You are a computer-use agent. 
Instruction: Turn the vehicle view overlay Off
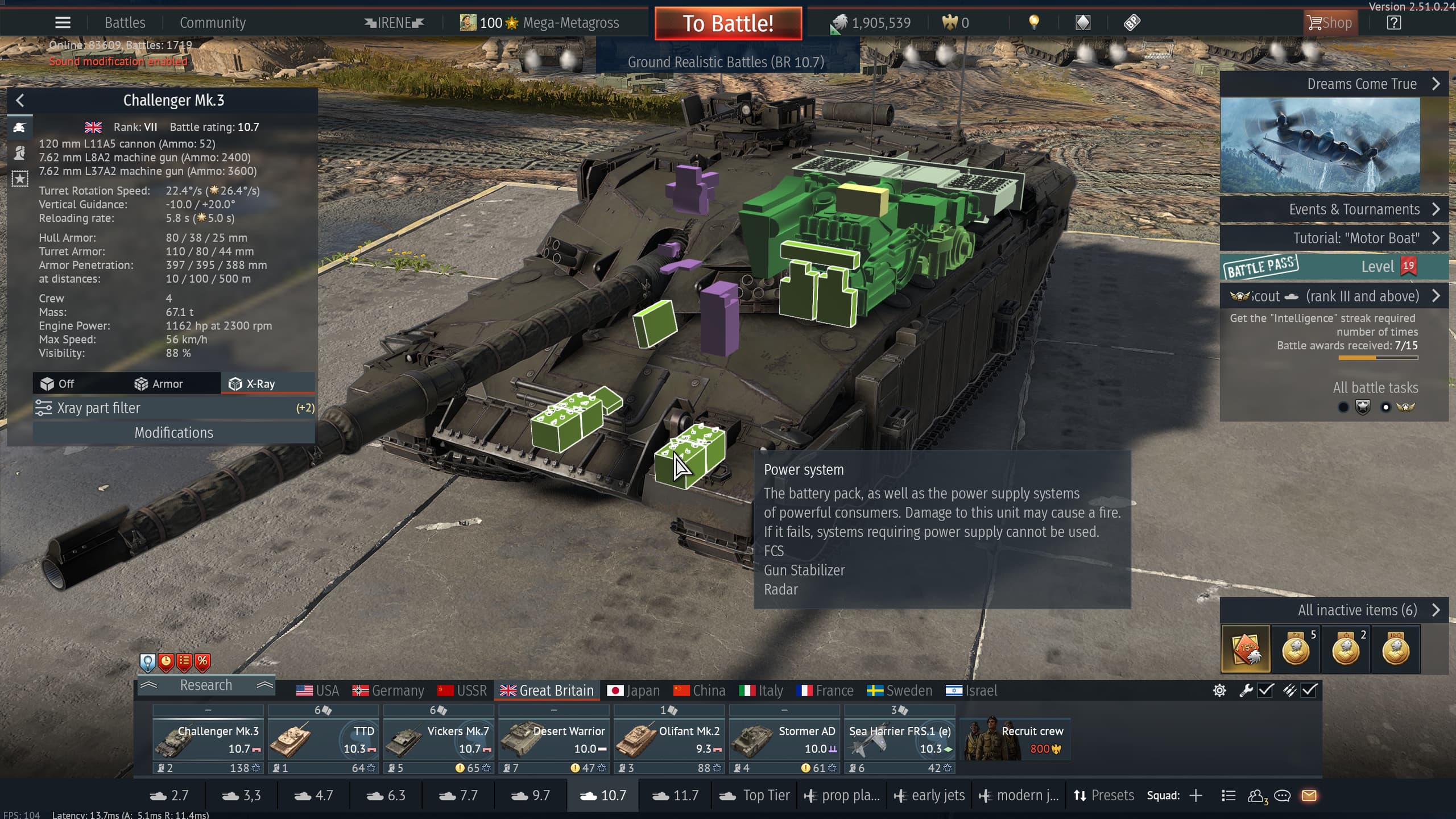click(x=57, y=384)
